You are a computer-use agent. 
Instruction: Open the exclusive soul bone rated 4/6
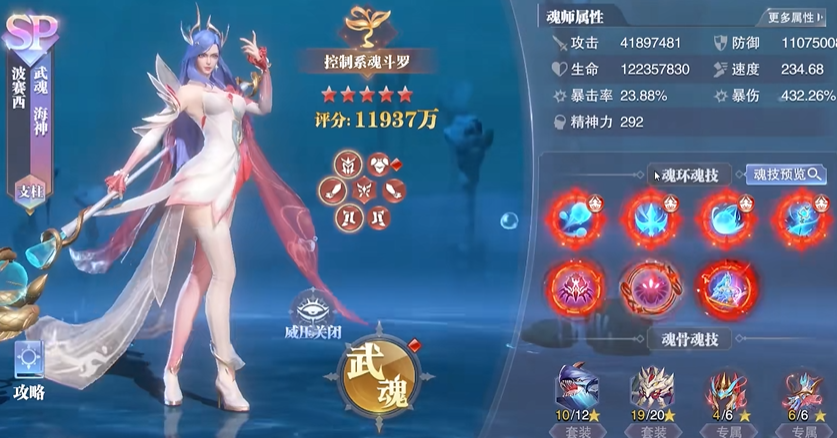coord(727,388)
